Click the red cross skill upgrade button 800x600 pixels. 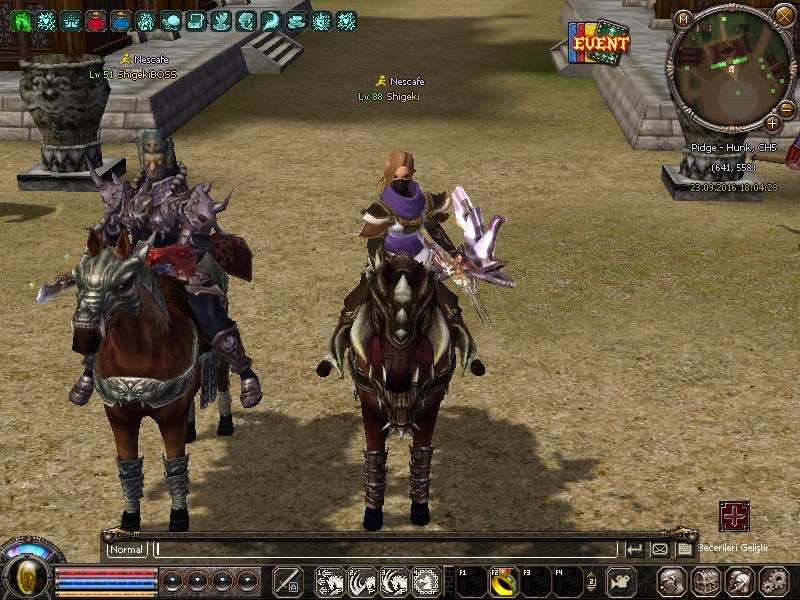pos(734,516)
